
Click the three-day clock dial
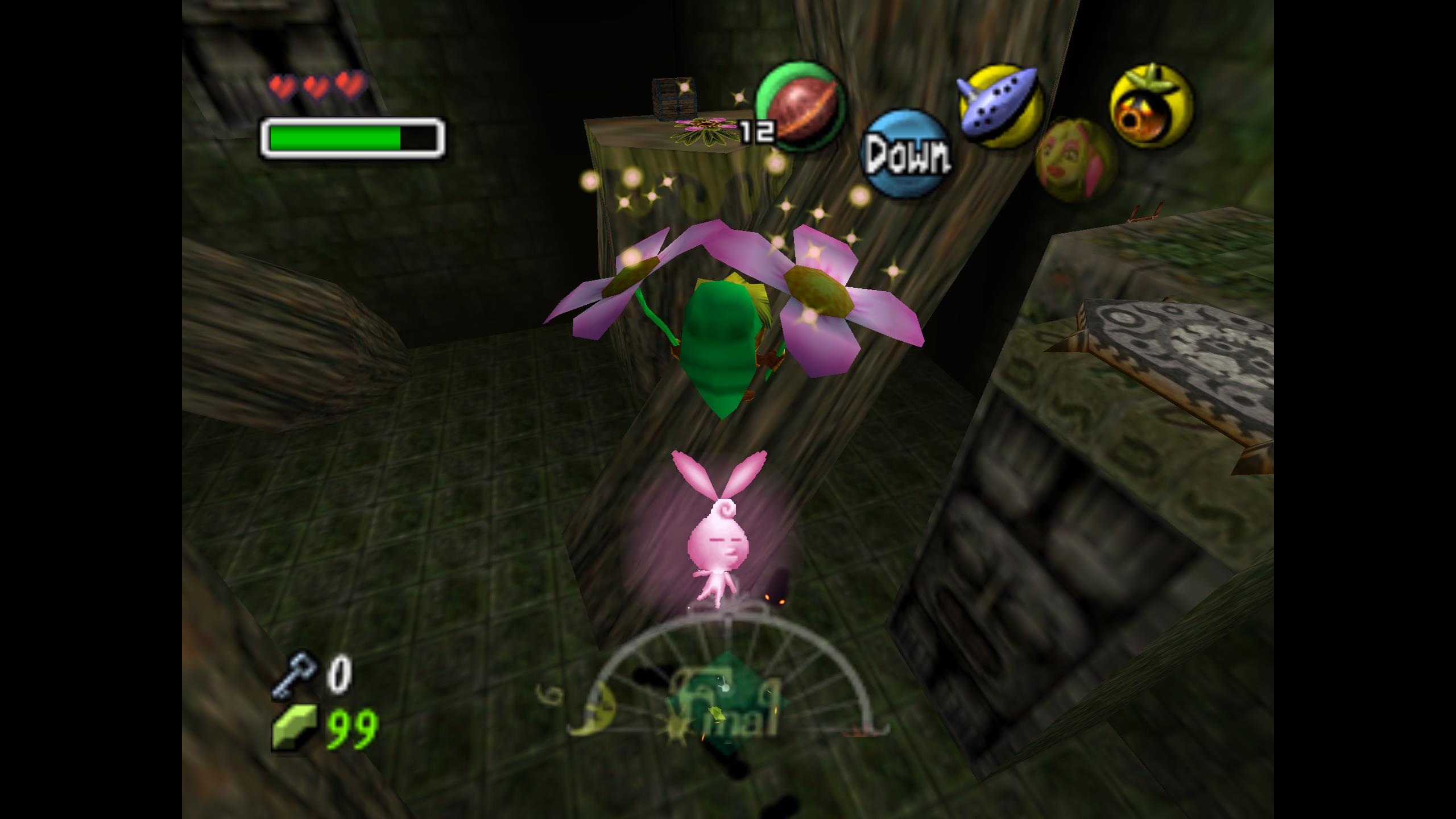pos(725,701)
